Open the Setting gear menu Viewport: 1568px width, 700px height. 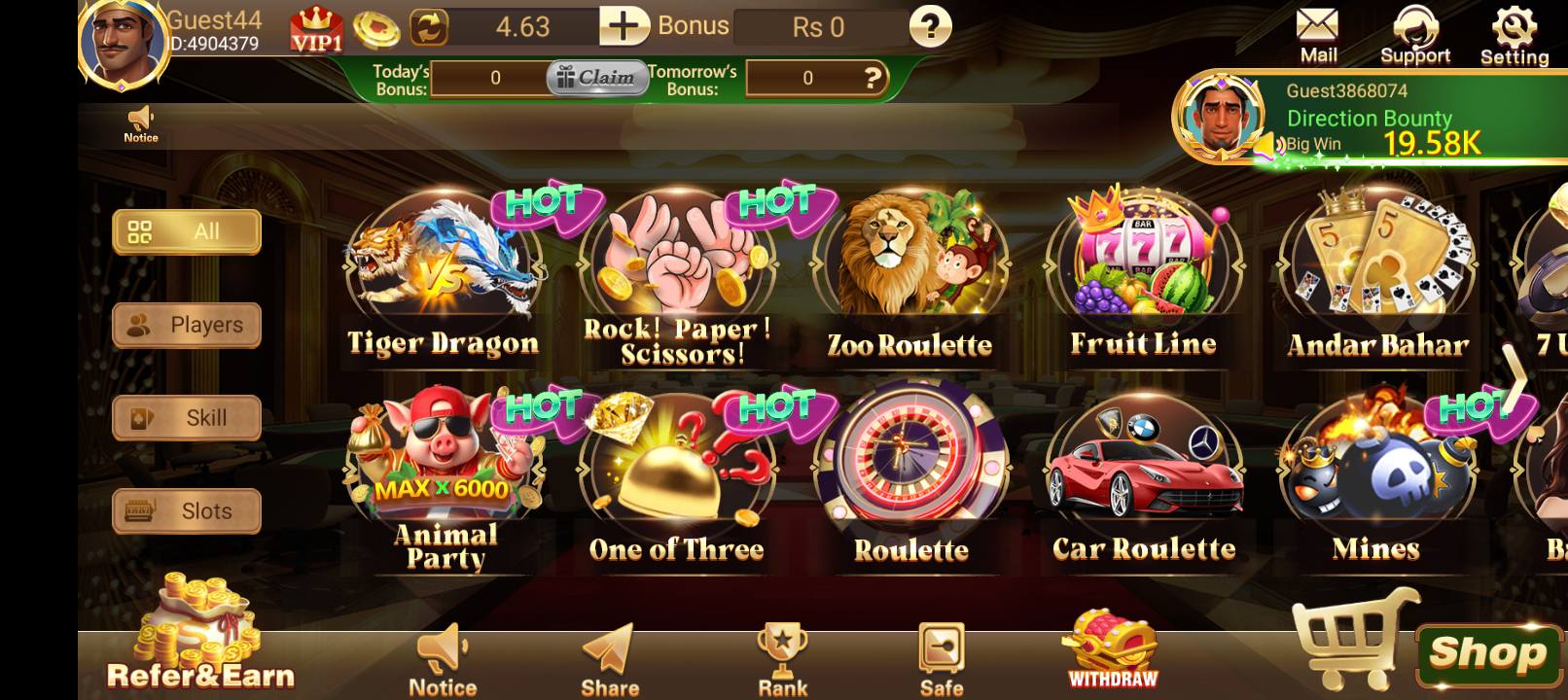pos(1515,36)
